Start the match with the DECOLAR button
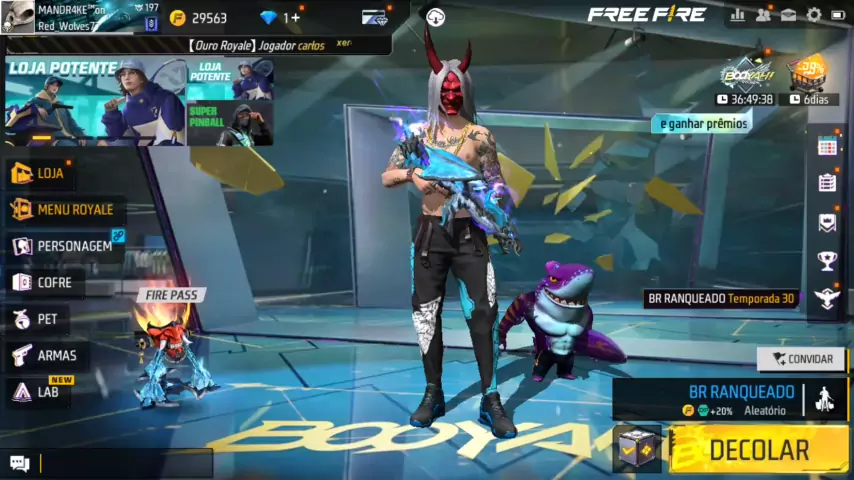854x480 pixels. tap(757, 450)
